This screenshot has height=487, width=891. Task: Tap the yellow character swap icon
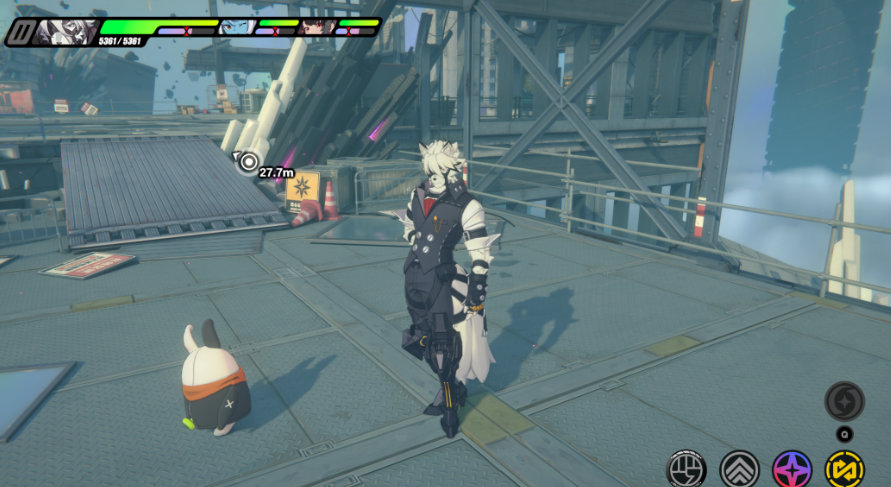[x=844, y=468]
